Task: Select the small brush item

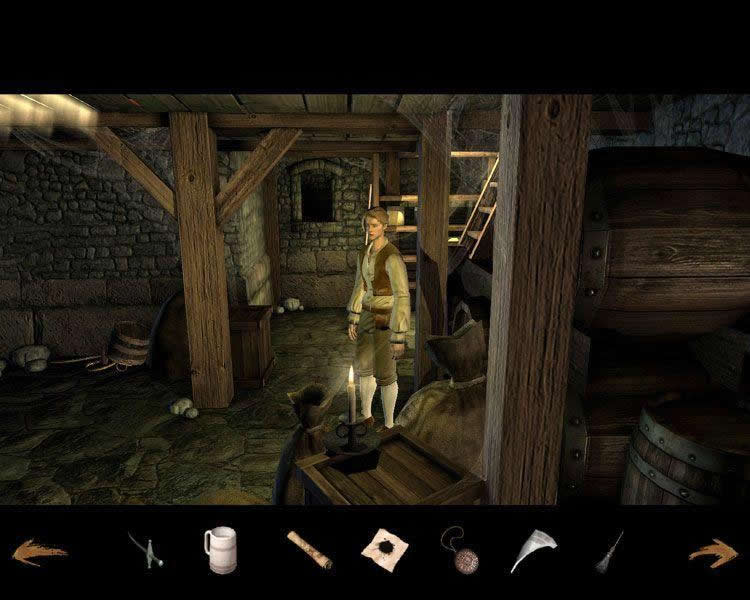Action: [x=609, y=551]
